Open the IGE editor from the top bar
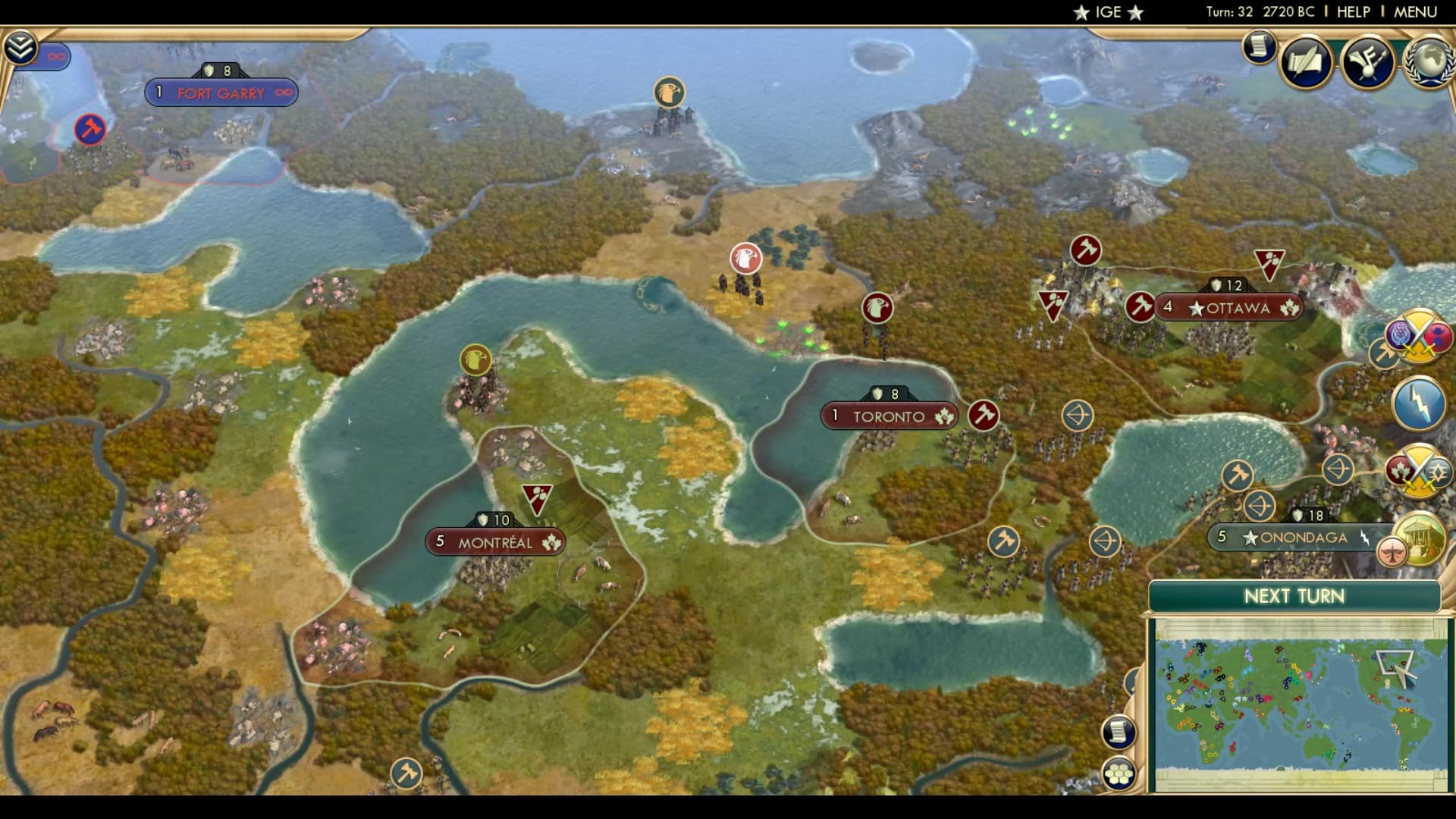Screen dimensions: 1456x819 tap(1109, 11)
